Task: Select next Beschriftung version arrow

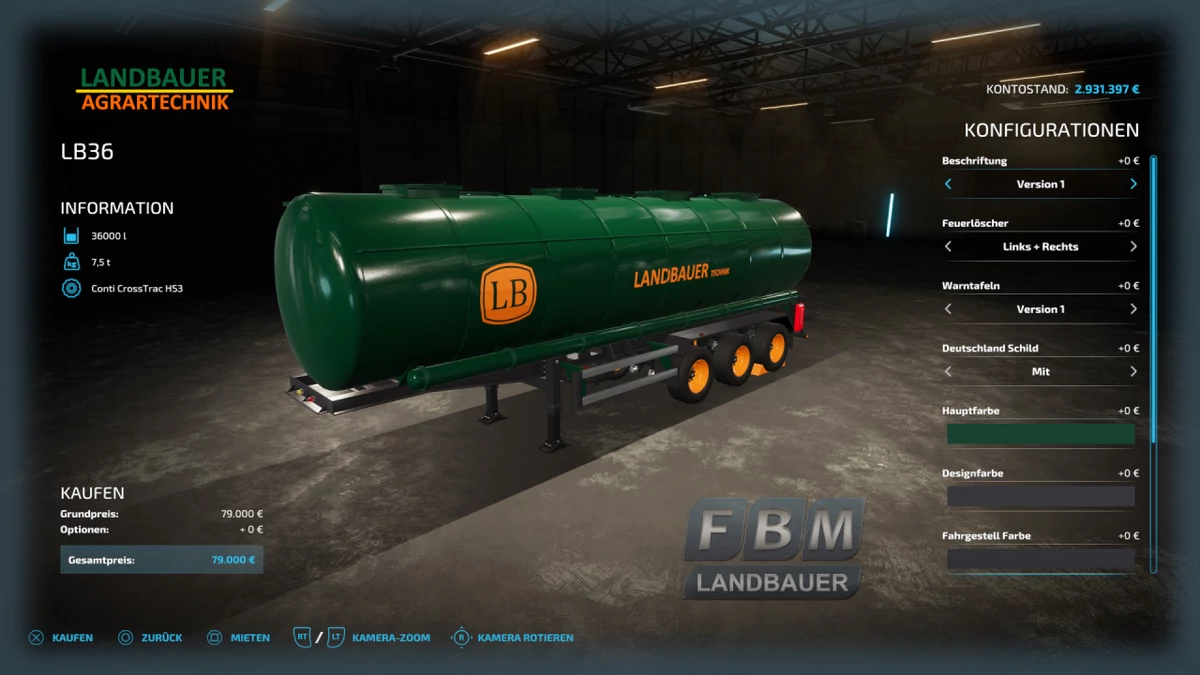Action: click(1133, 184)
